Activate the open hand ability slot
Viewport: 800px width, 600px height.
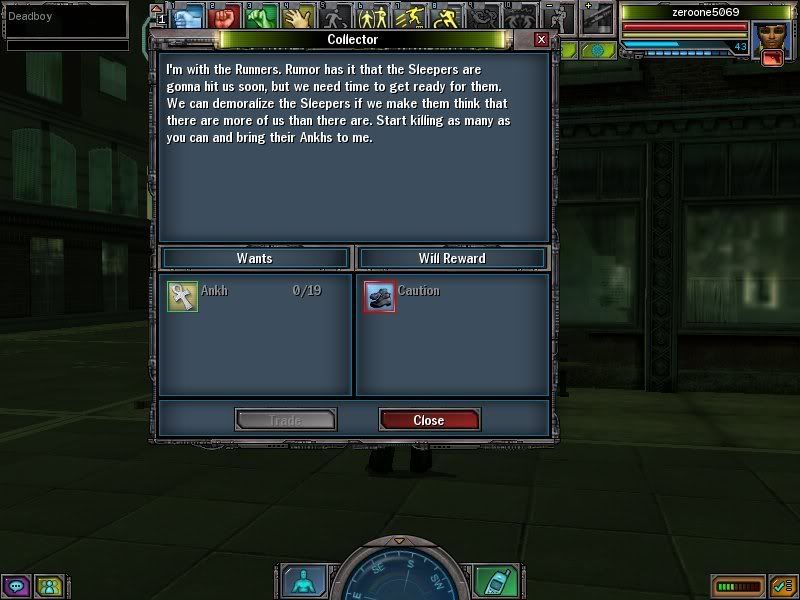[x=298, y=17]
